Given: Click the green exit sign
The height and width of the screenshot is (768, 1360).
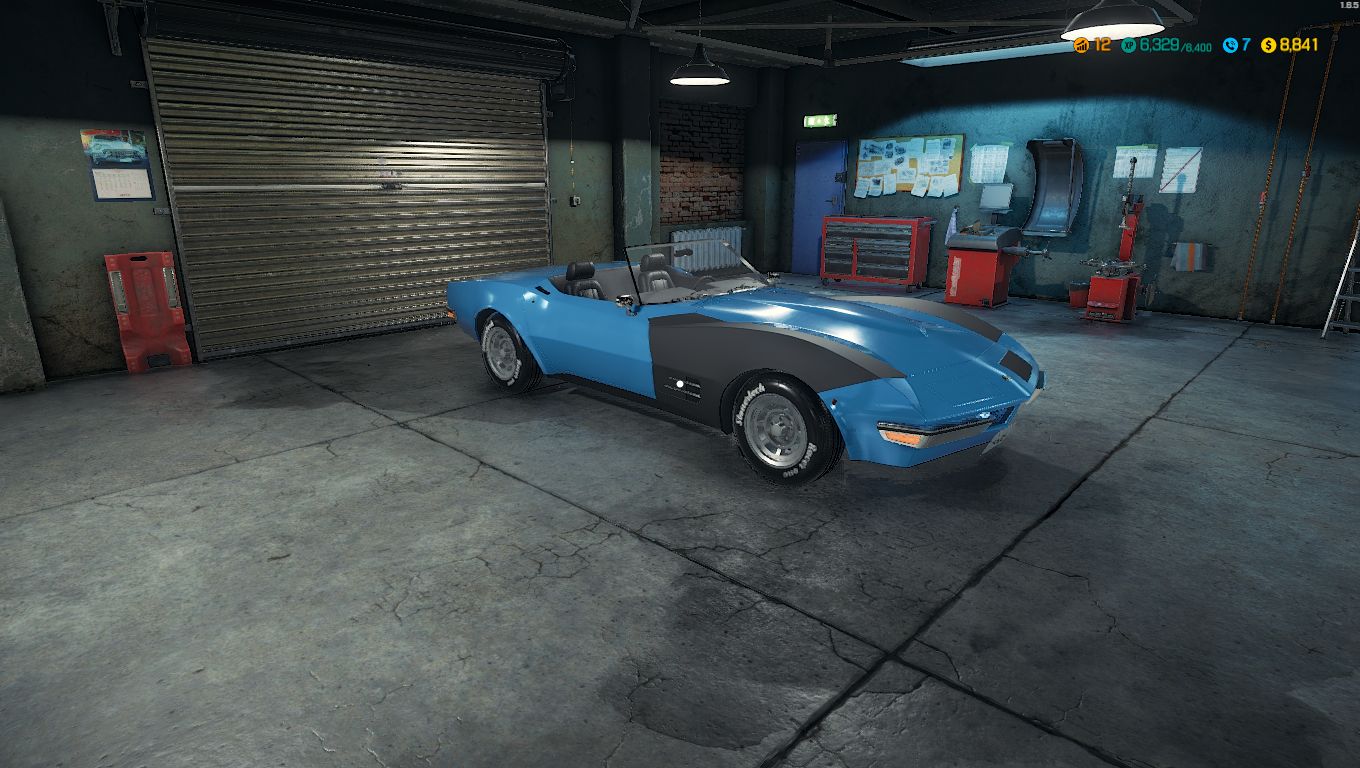Looking at the screenshot, I should 822,122.
